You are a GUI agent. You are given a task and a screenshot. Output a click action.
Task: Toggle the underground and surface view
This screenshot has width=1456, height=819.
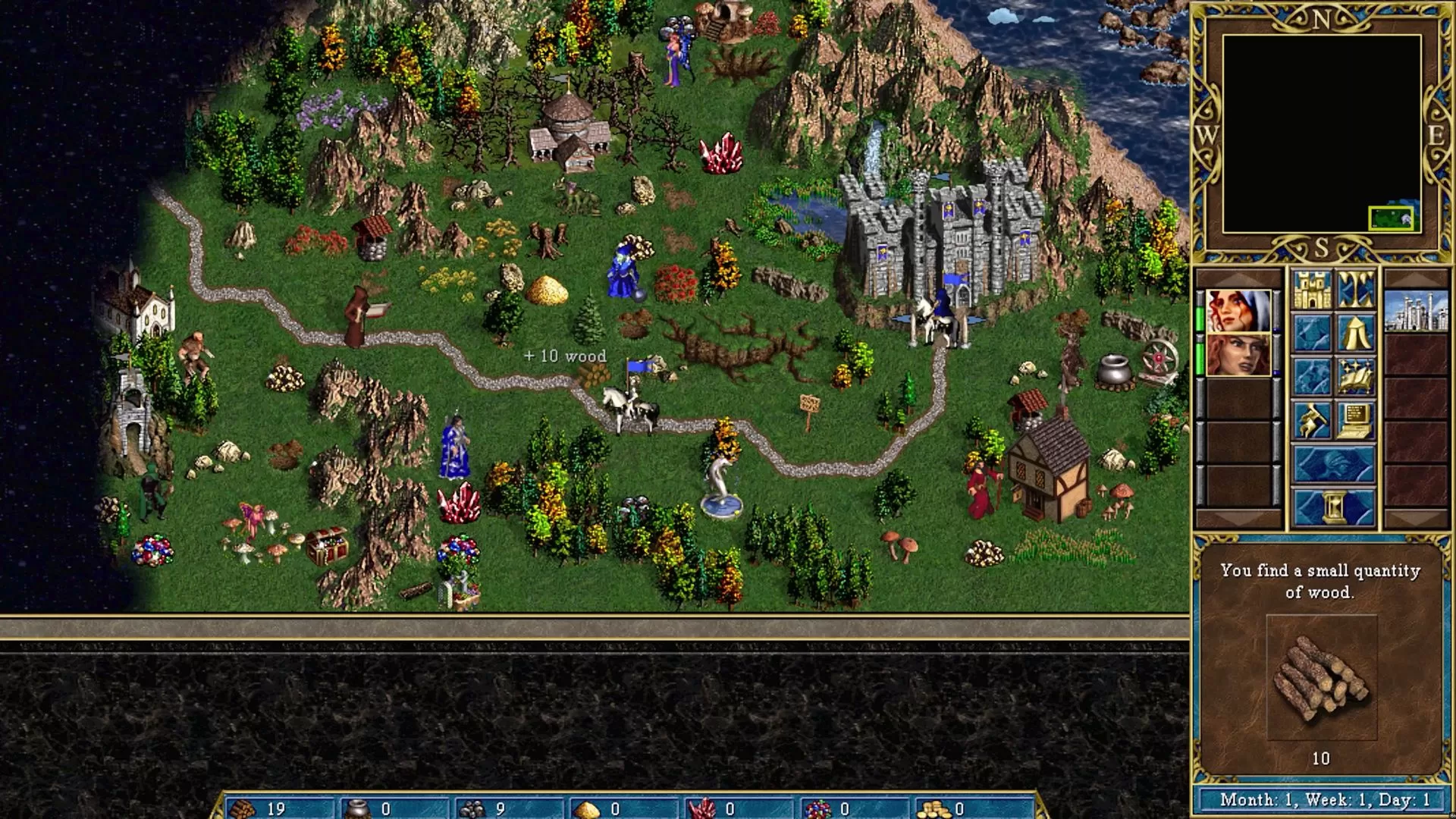pyautogui.click(x=1356, y=289)
